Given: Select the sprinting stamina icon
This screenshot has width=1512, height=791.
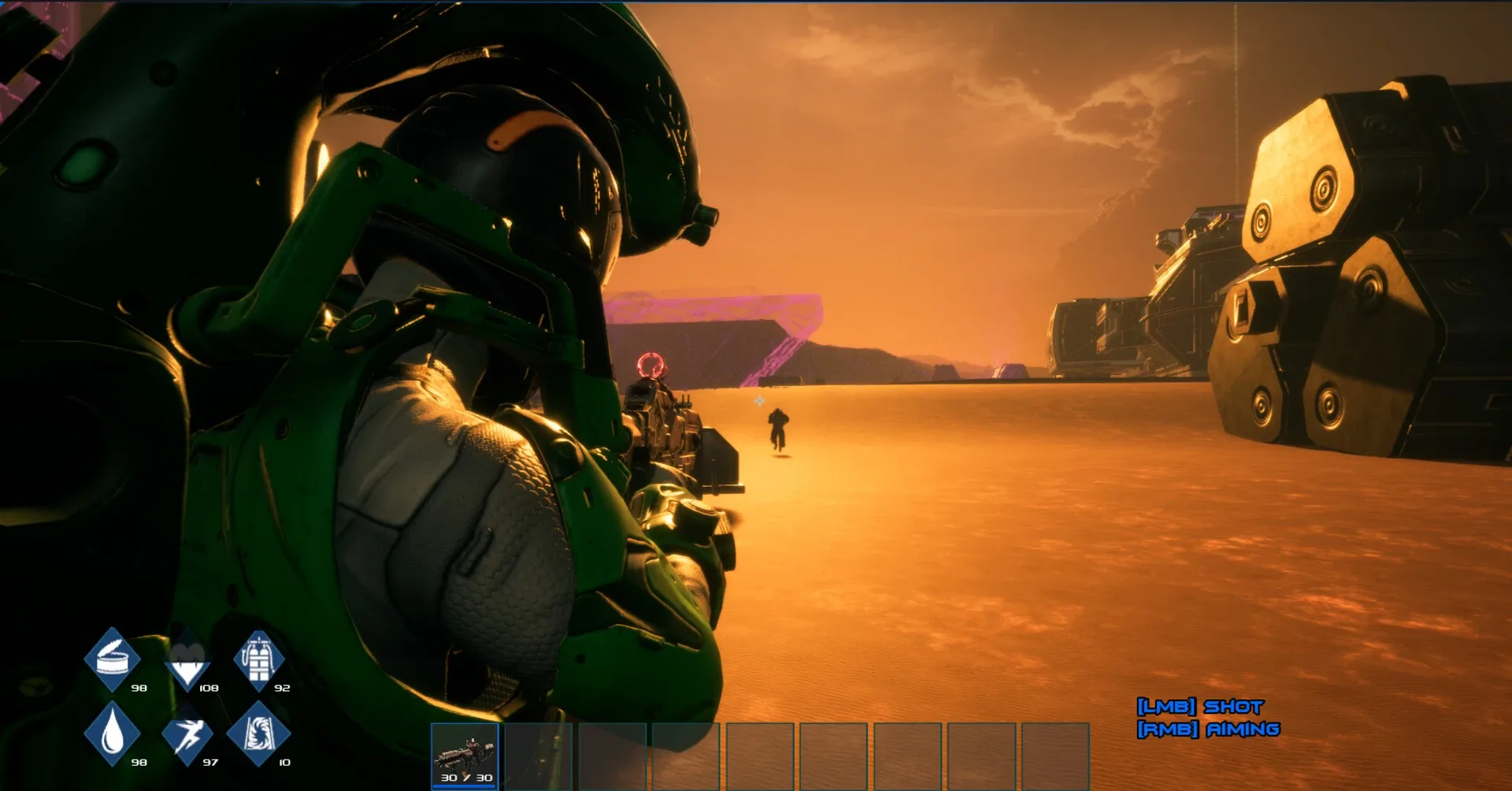Looking at the screenshot, I should coord(187,737).
